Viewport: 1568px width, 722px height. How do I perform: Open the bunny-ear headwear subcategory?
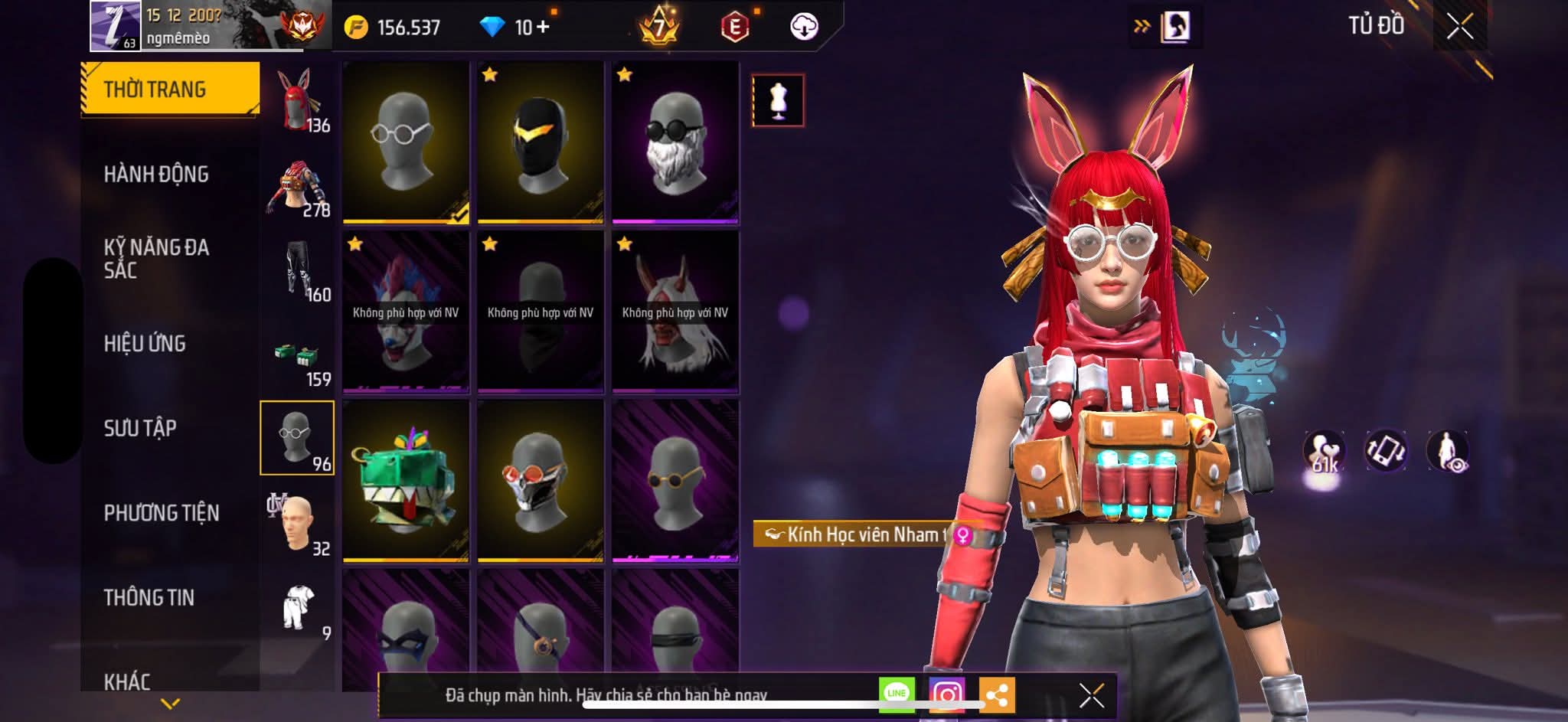pyautogui.click(x=298, y=100)
